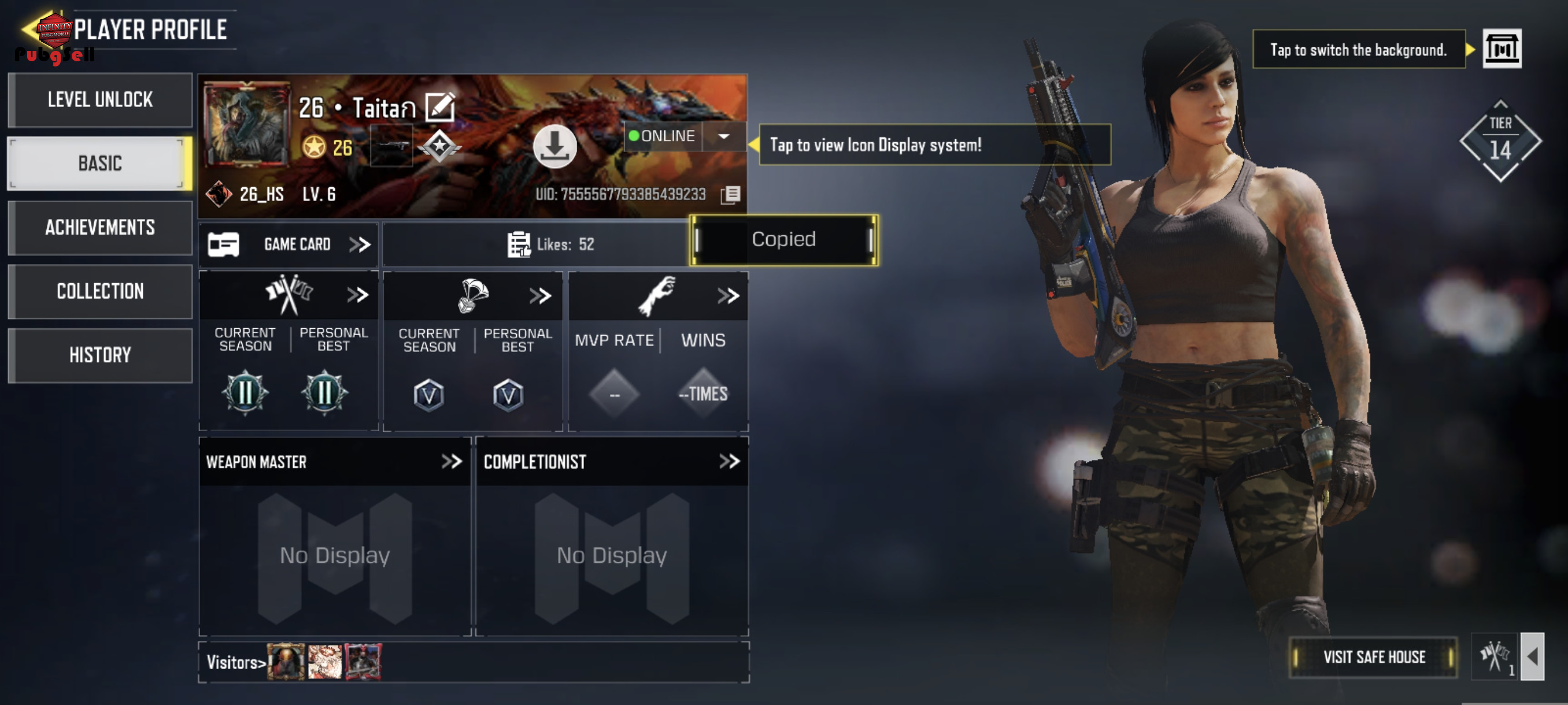Open the Collection tab
This screenshot has width=1568, height=705.
coord(101,291)
